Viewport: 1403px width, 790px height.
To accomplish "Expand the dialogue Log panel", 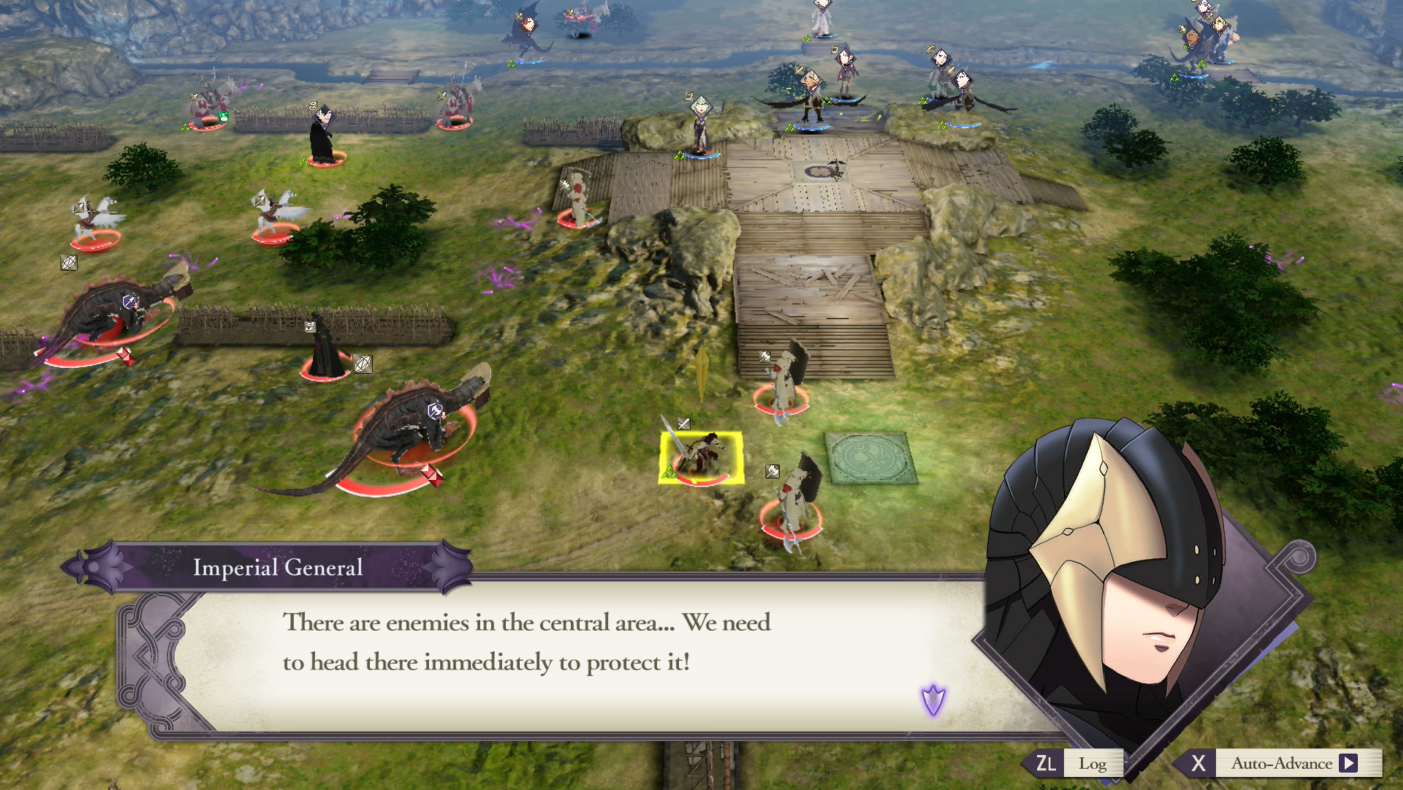I will tap(1092, 763).
